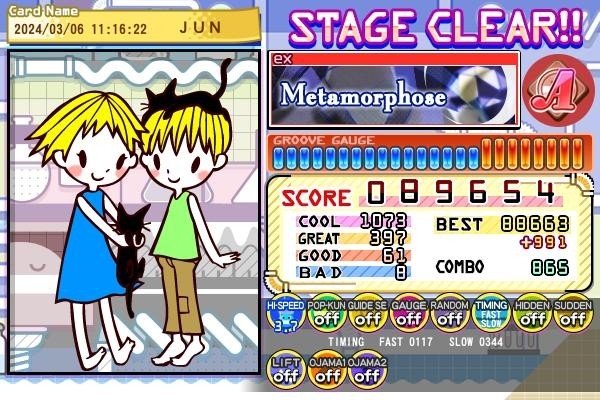Select the HI-SPEED option icon
This screenshot has width=600, height=400.
coord(285,315)
